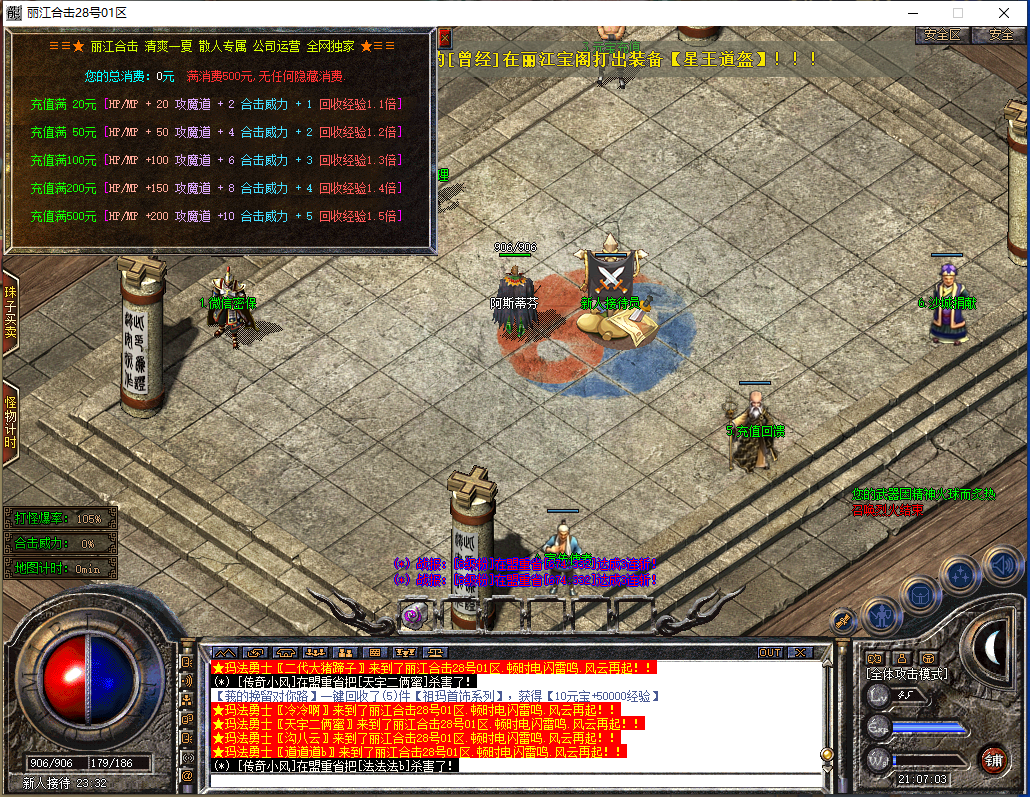Close the game window
The height and width of the screenshot is (797, 1030).
click(x=1003, y=13)
